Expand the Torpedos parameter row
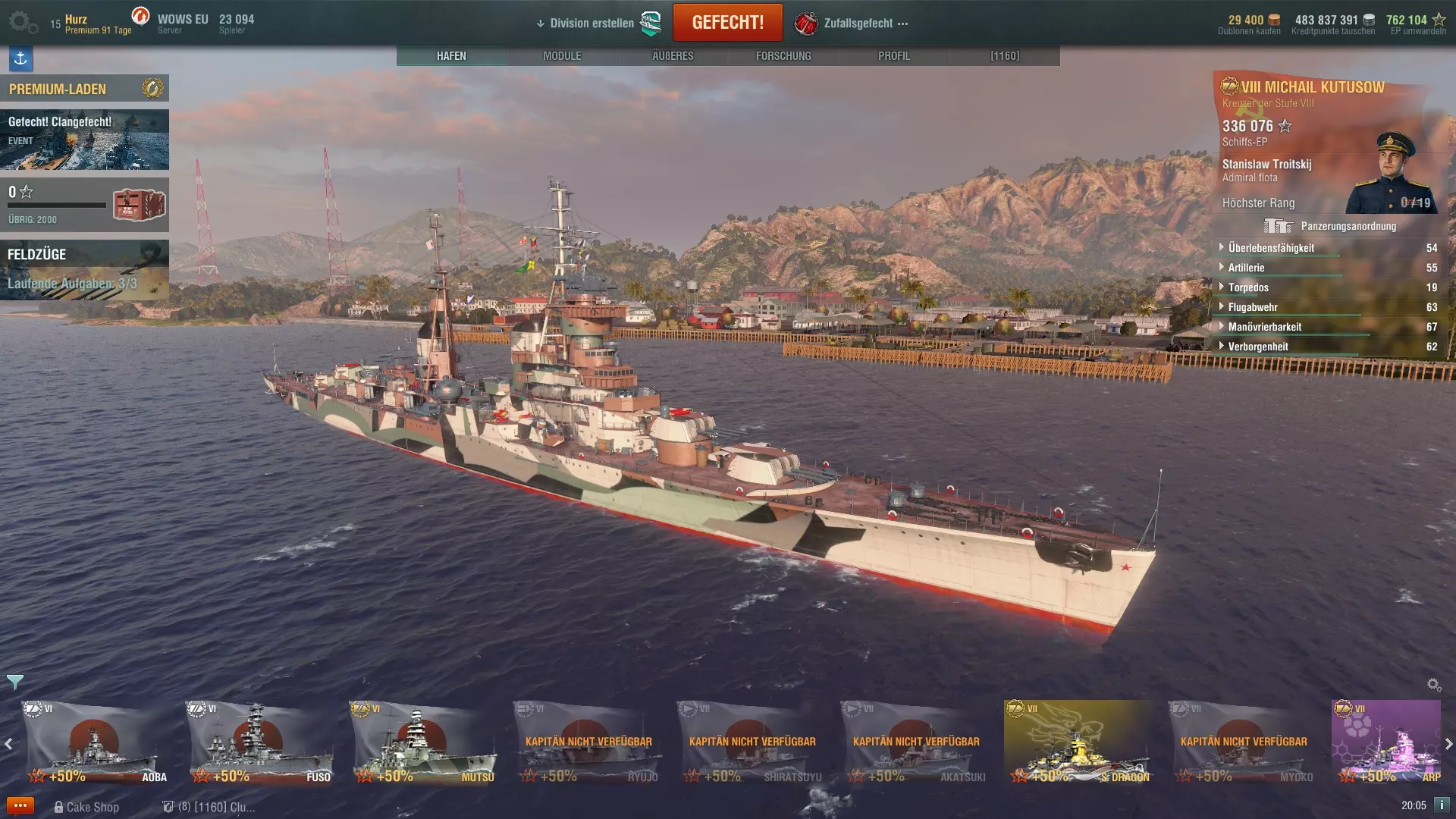This screenshot has width=1456, height=819. click(1248, 287)
